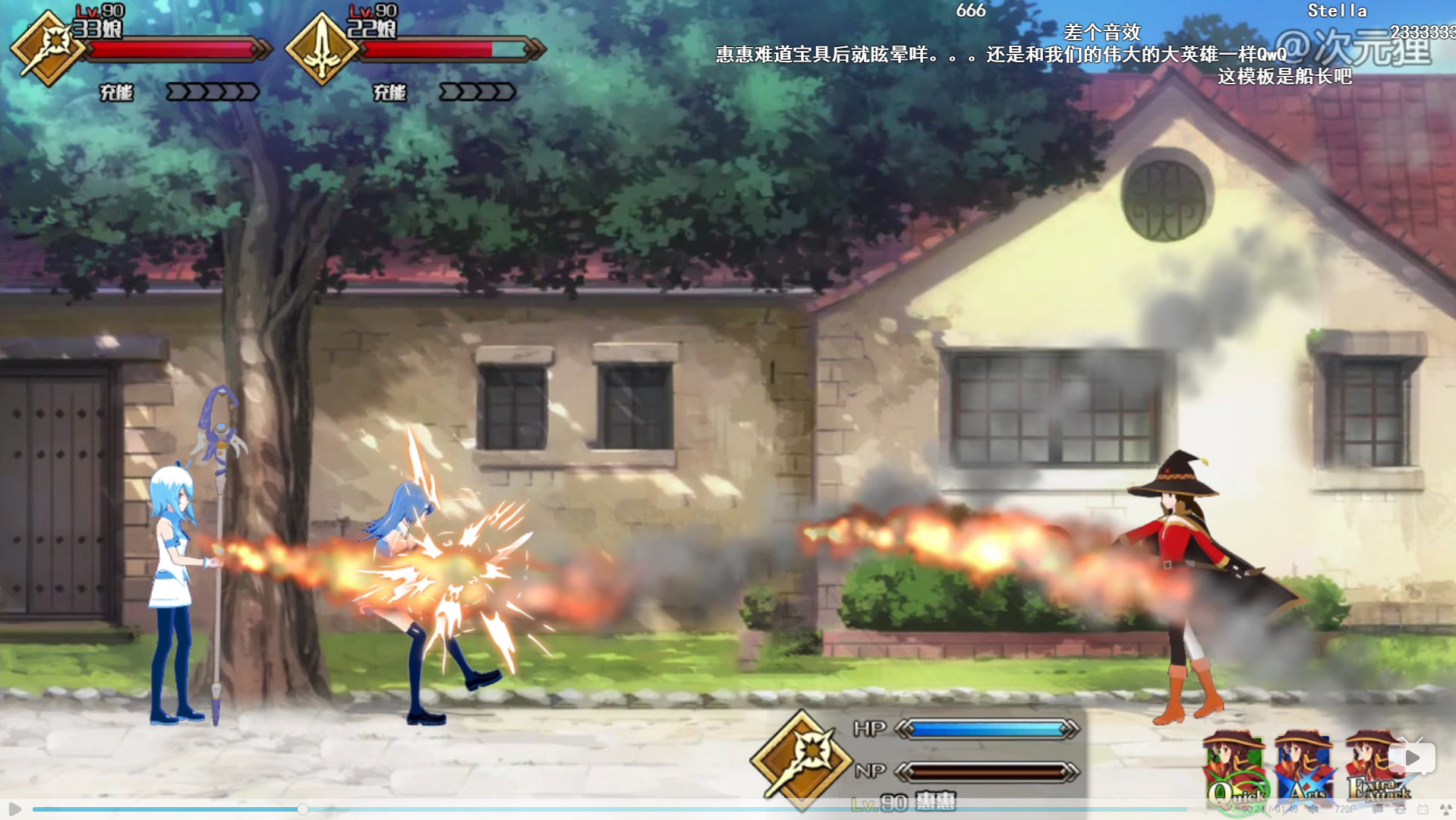Click Megumin's blue HP bar

[x=987, y=727]
